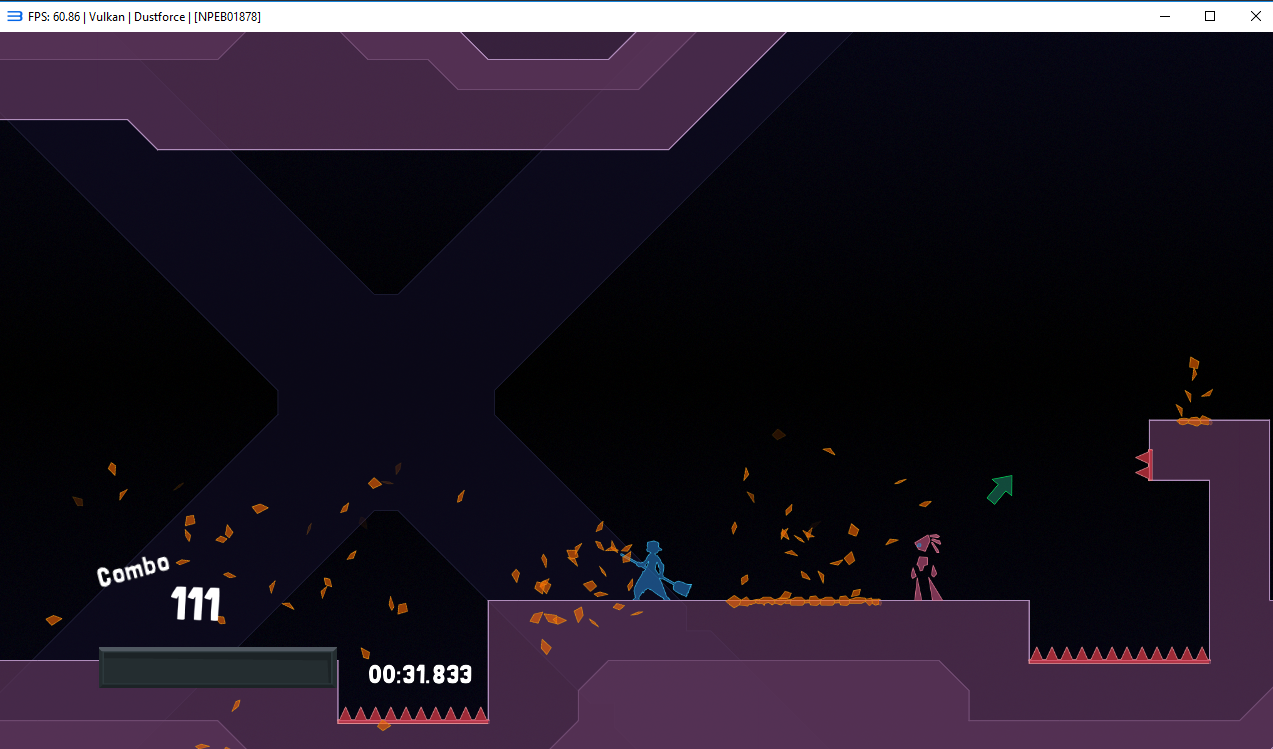Minimize the game window

point(1164,16)
